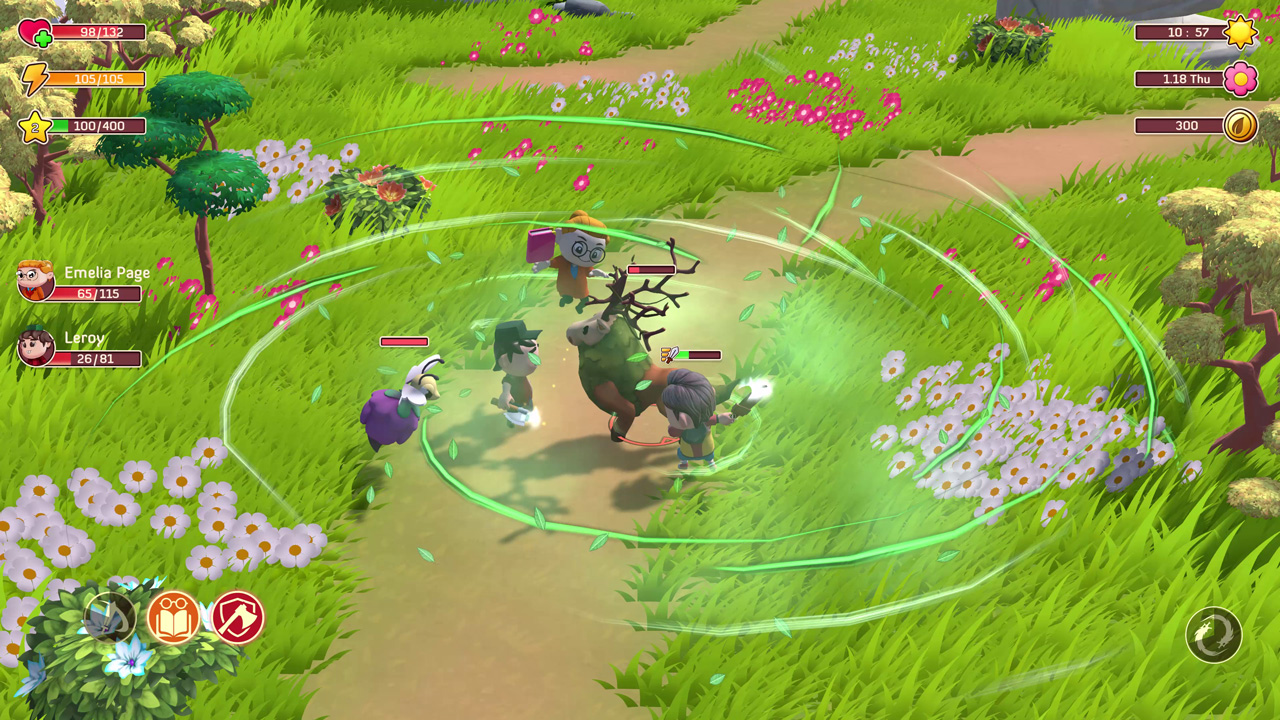Click the deer enemy's red health bar
Screen dimensions: 1280x720
point(650,269)
